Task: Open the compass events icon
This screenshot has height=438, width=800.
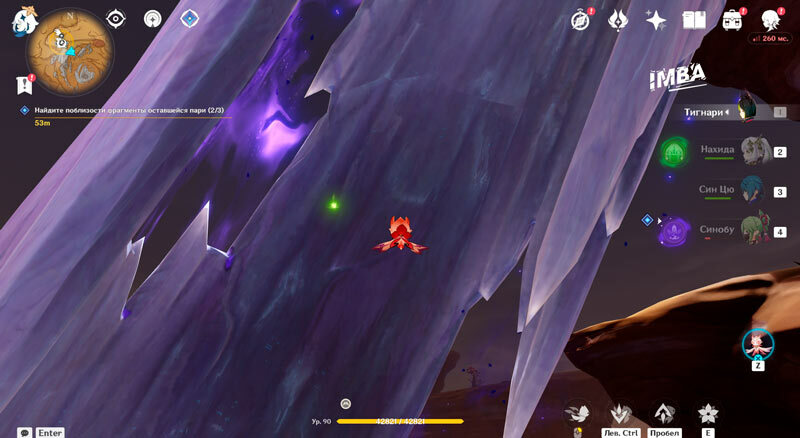Action: pyautogui.click(x=581, y=20)
